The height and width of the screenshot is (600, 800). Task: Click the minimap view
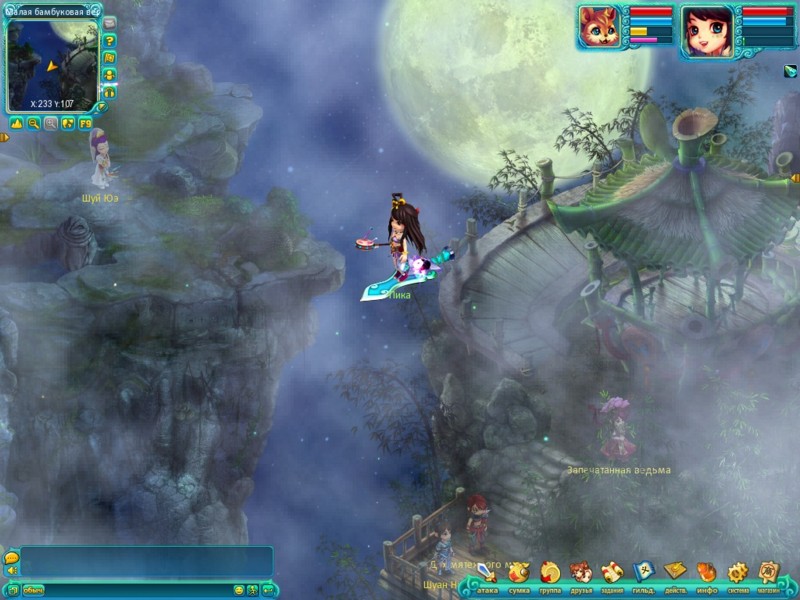coord(52,63)
